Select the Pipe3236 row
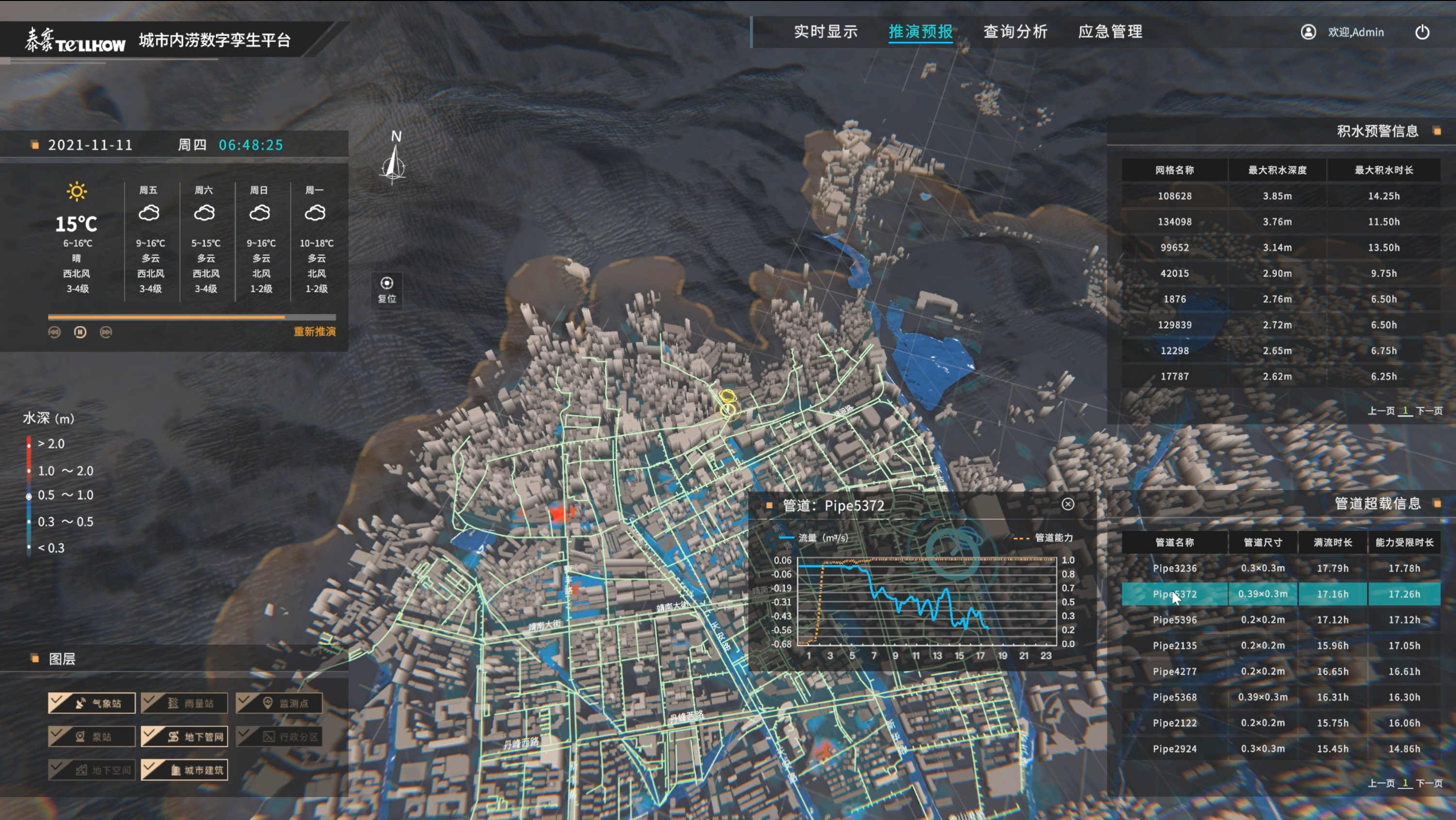The image size is (1456, 820). (x=1175, y=568)
